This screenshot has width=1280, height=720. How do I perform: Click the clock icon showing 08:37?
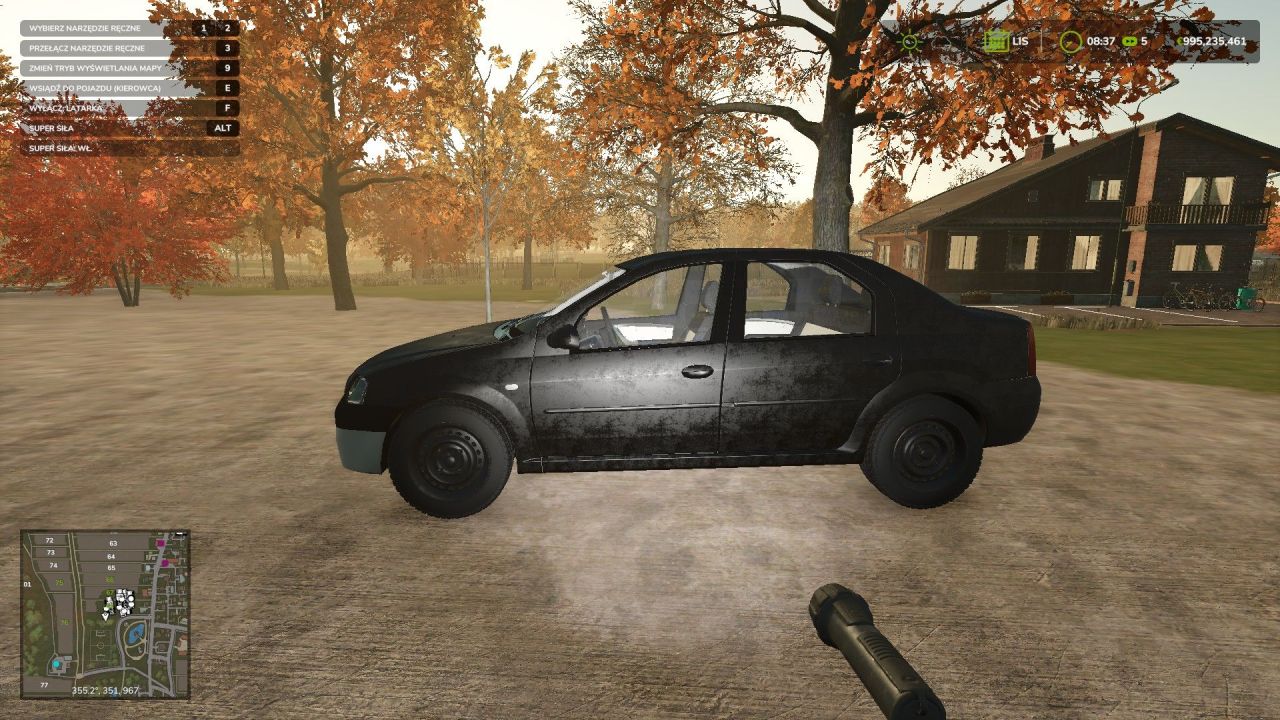tap(1070, 41)
